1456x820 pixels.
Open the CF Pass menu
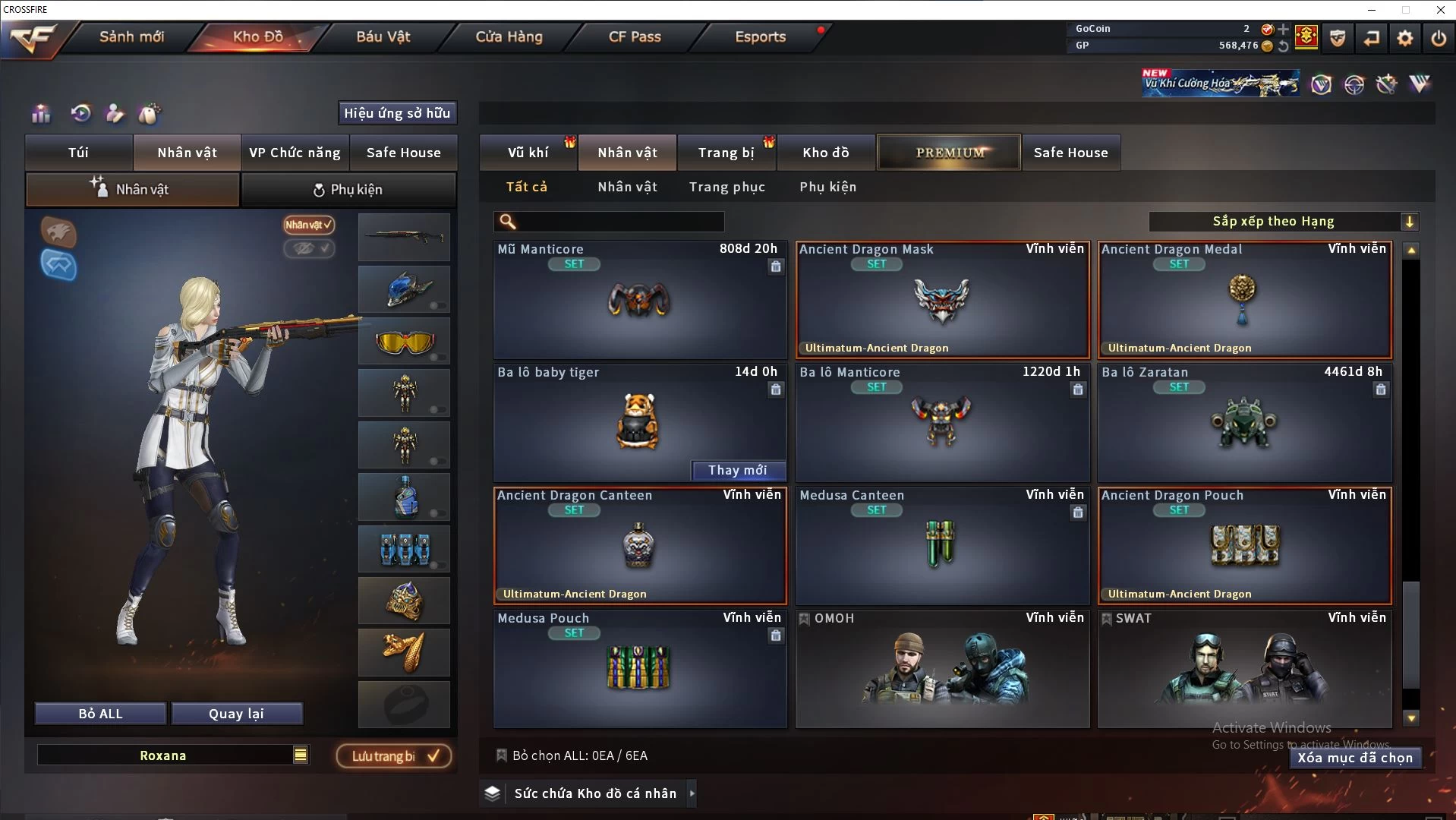coord(635,36)
